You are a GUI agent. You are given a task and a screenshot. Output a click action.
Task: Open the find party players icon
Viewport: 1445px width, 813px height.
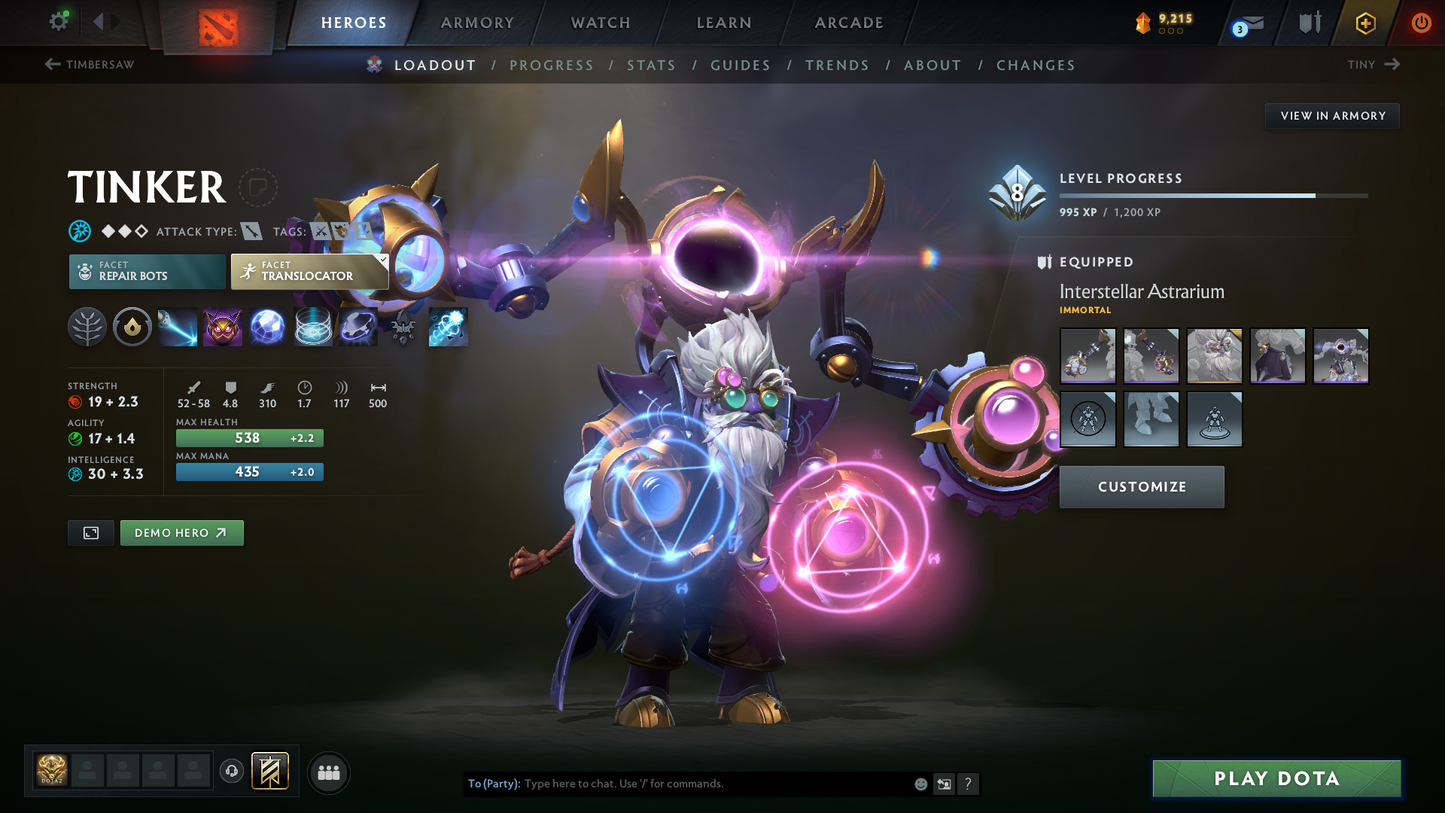click(328, 770)
